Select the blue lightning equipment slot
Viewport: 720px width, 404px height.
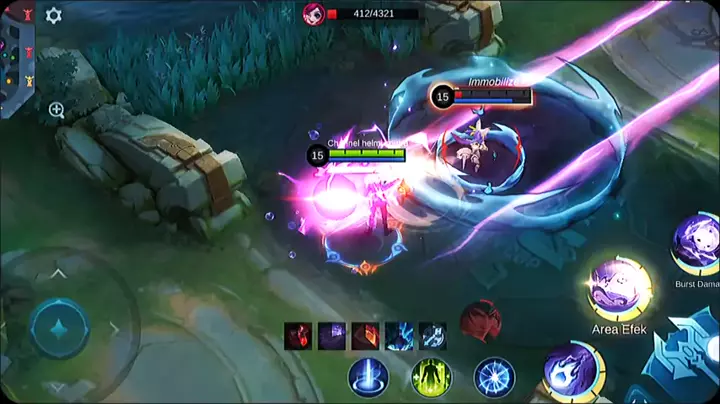399,336
